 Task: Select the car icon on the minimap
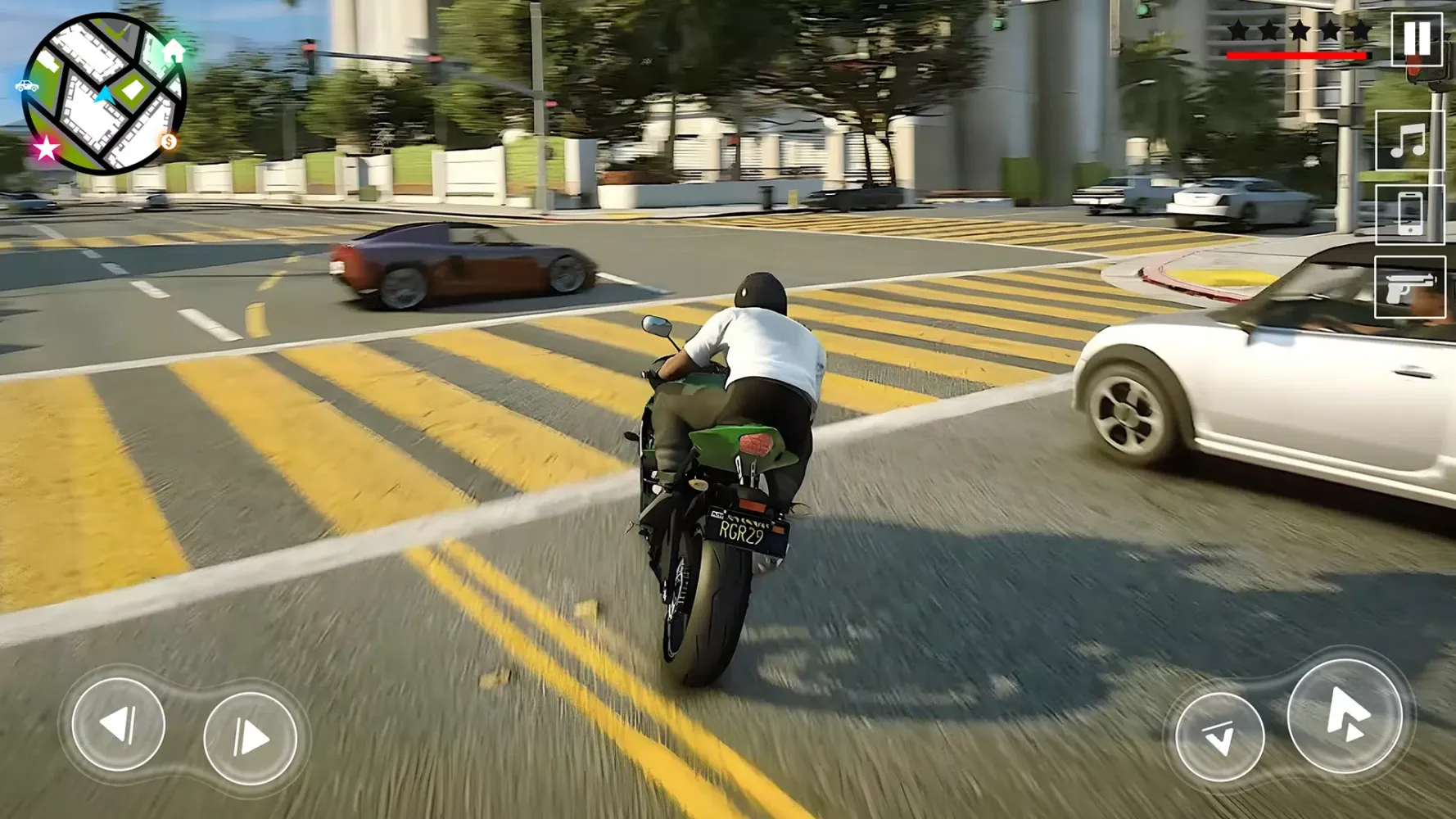27,84
